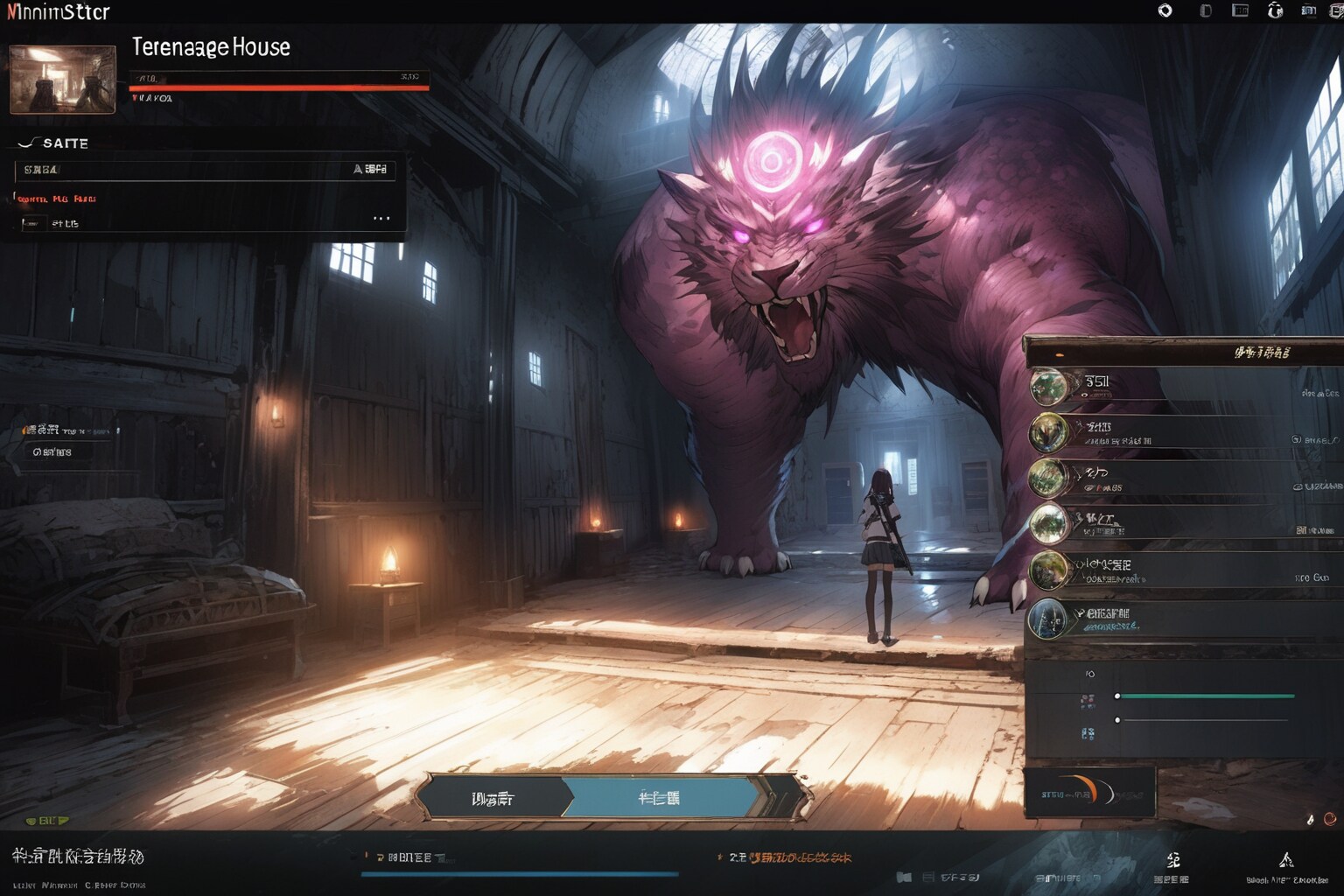
Task: Click the small red icon at bottom-right corner
Action: click(1330, 819)
